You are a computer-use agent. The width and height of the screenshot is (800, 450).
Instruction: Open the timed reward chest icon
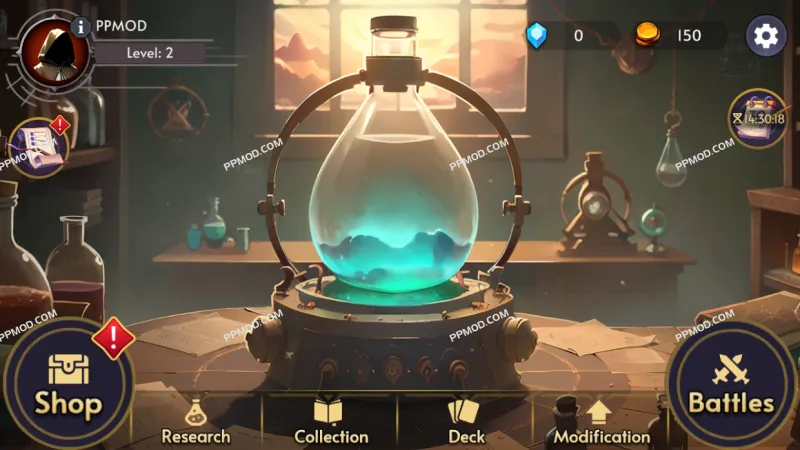(757, 120)
